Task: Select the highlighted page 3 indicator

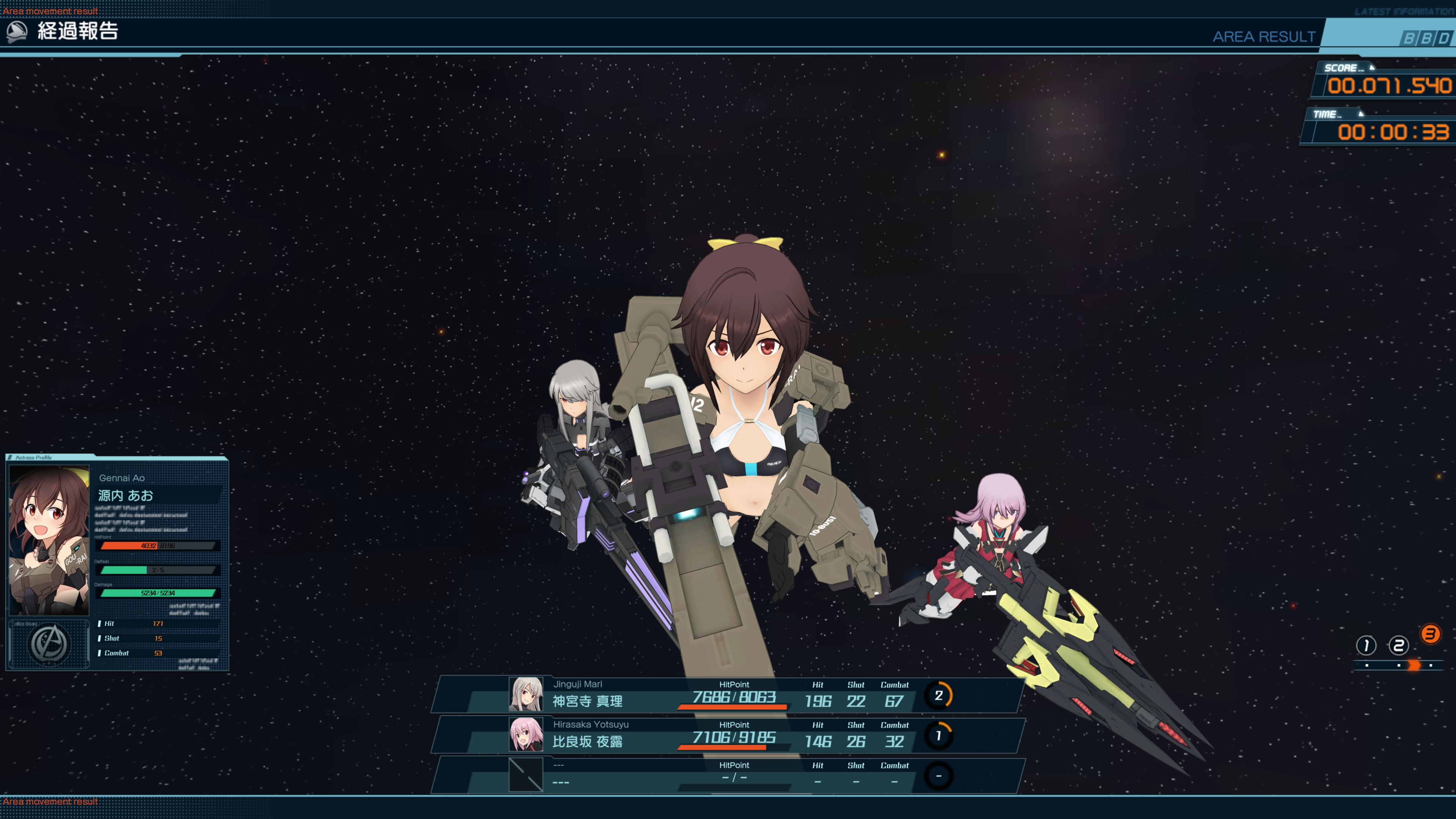Action: pyautogui.click(x=1430, y=634)
